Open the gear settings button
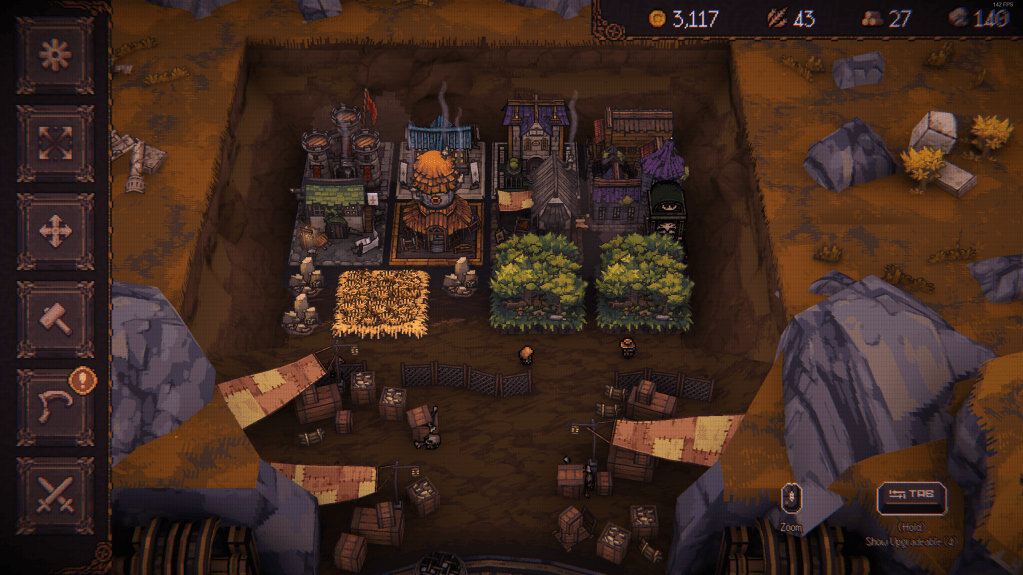 click(x=55, y=55)
